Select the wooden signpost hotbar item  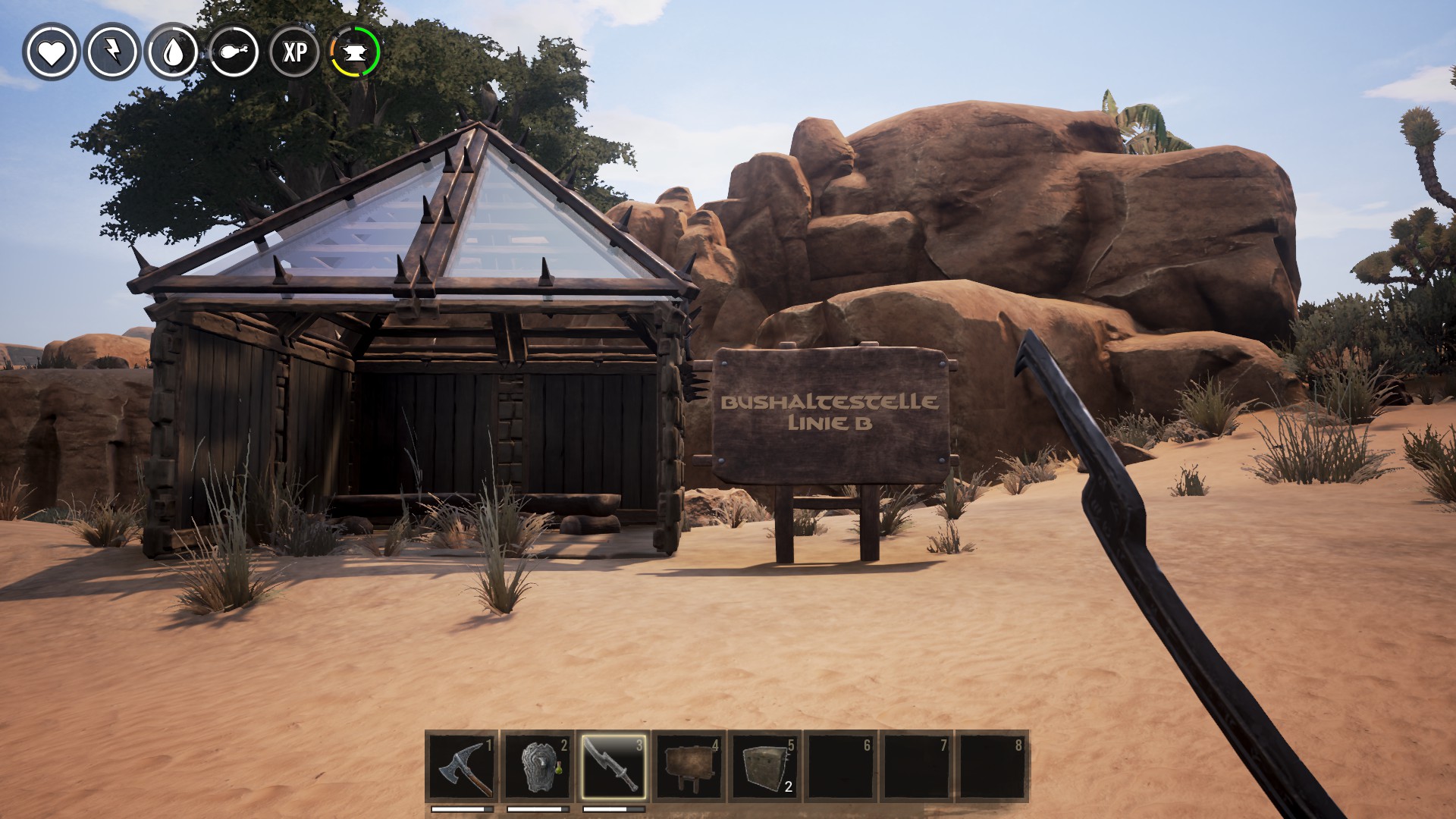coord(689,767)
